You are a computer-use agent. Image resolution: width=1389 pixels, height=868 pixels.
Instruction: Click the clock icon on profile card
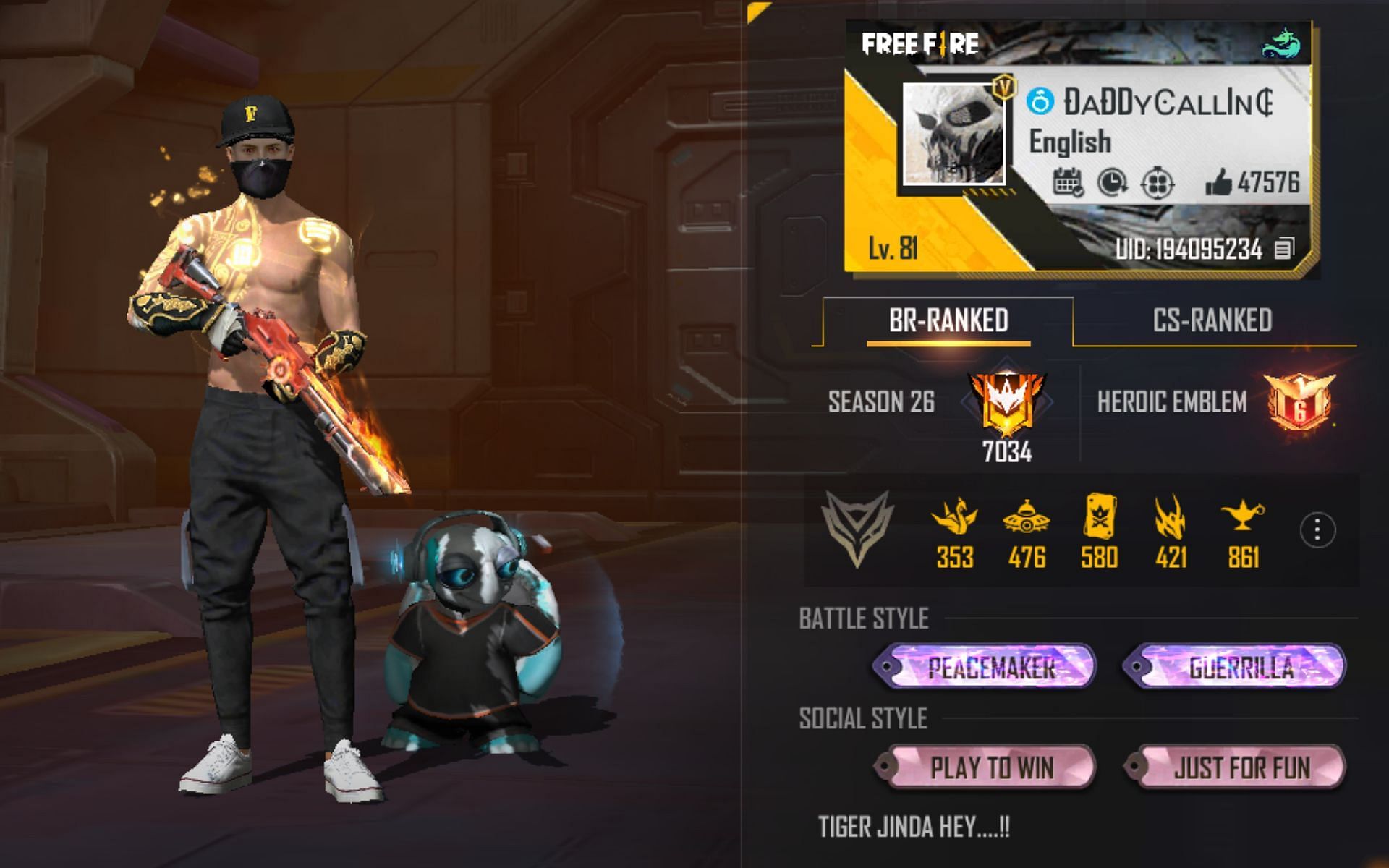1112,183
